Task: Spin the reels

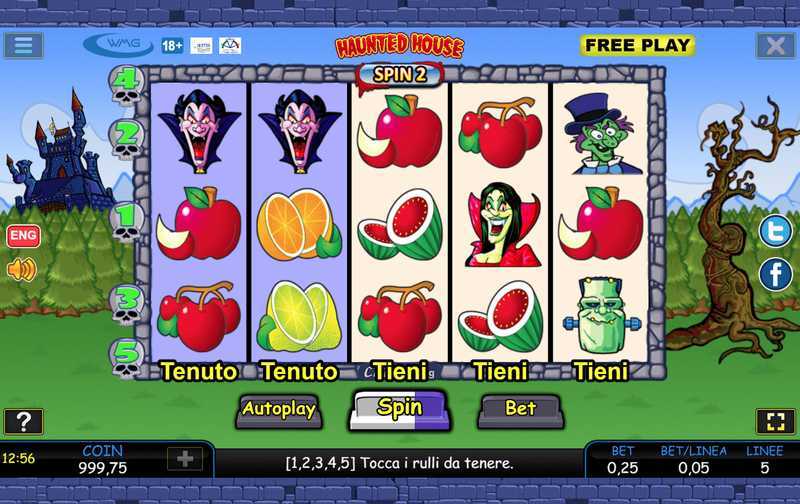Action: (399, 408)
